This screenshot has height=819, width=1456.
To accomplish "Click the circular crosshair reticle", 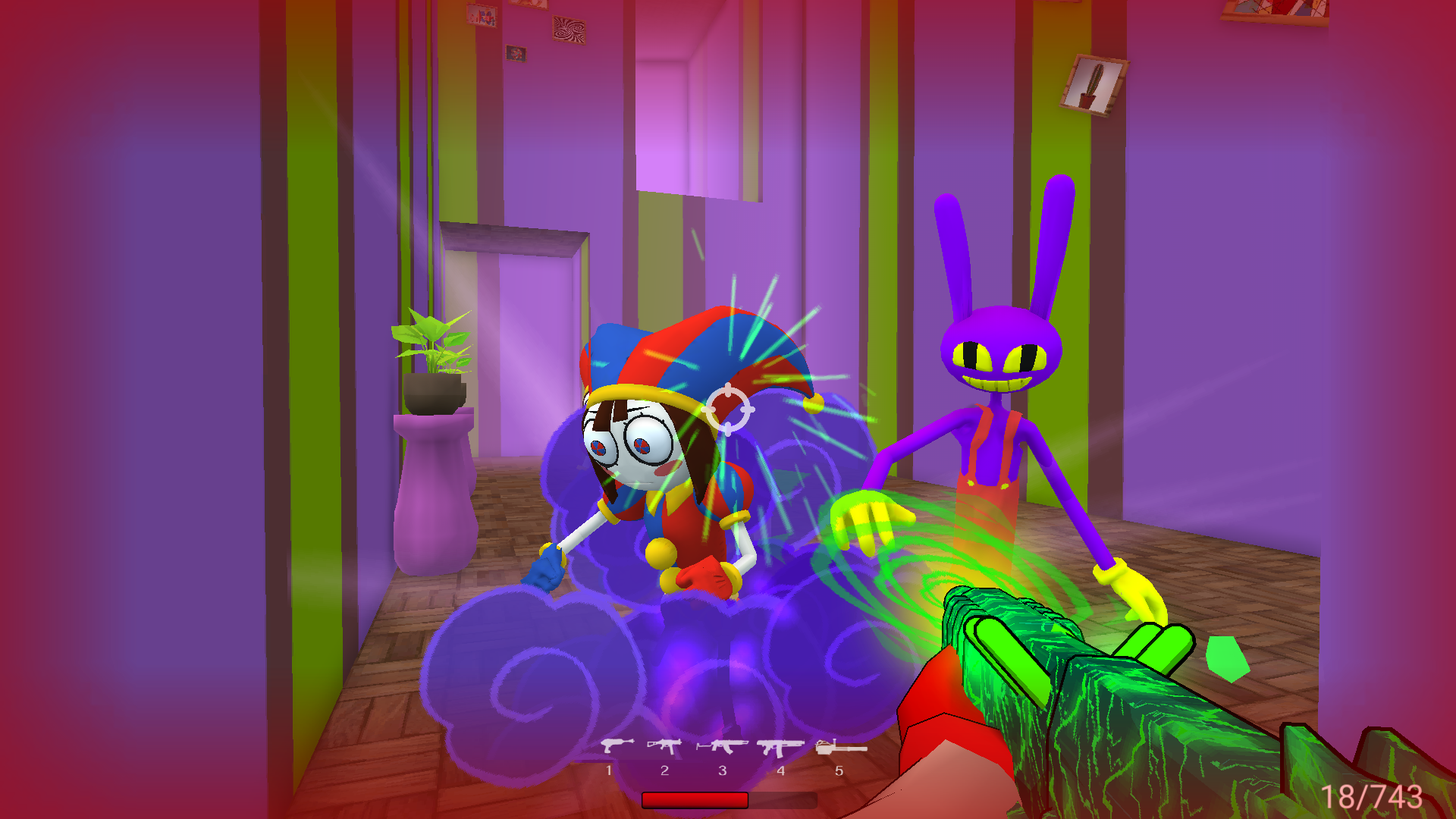I will point(729,410).
